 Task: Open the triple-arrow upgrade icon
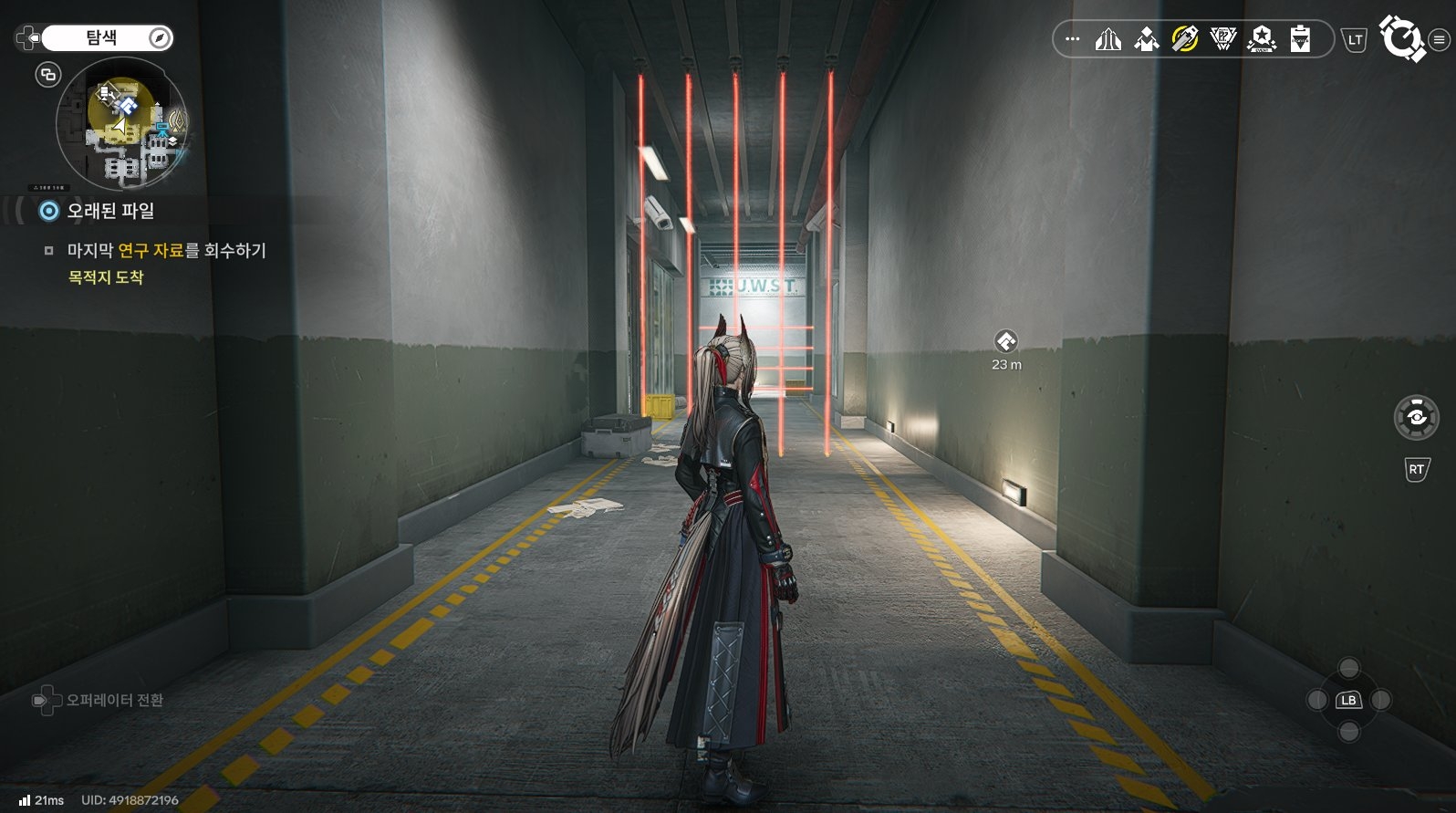point(1108,39)
